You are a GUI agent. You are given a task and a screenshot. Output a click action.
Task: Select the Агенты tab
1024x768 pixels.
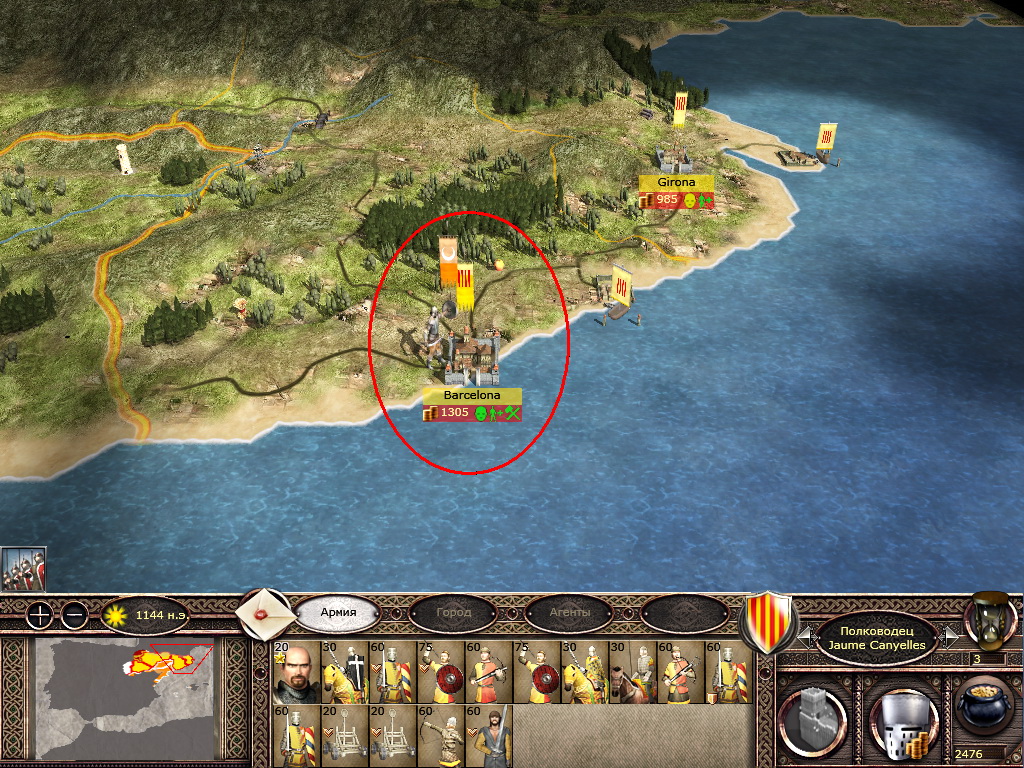pyautogui.click(x=569, y=612)
